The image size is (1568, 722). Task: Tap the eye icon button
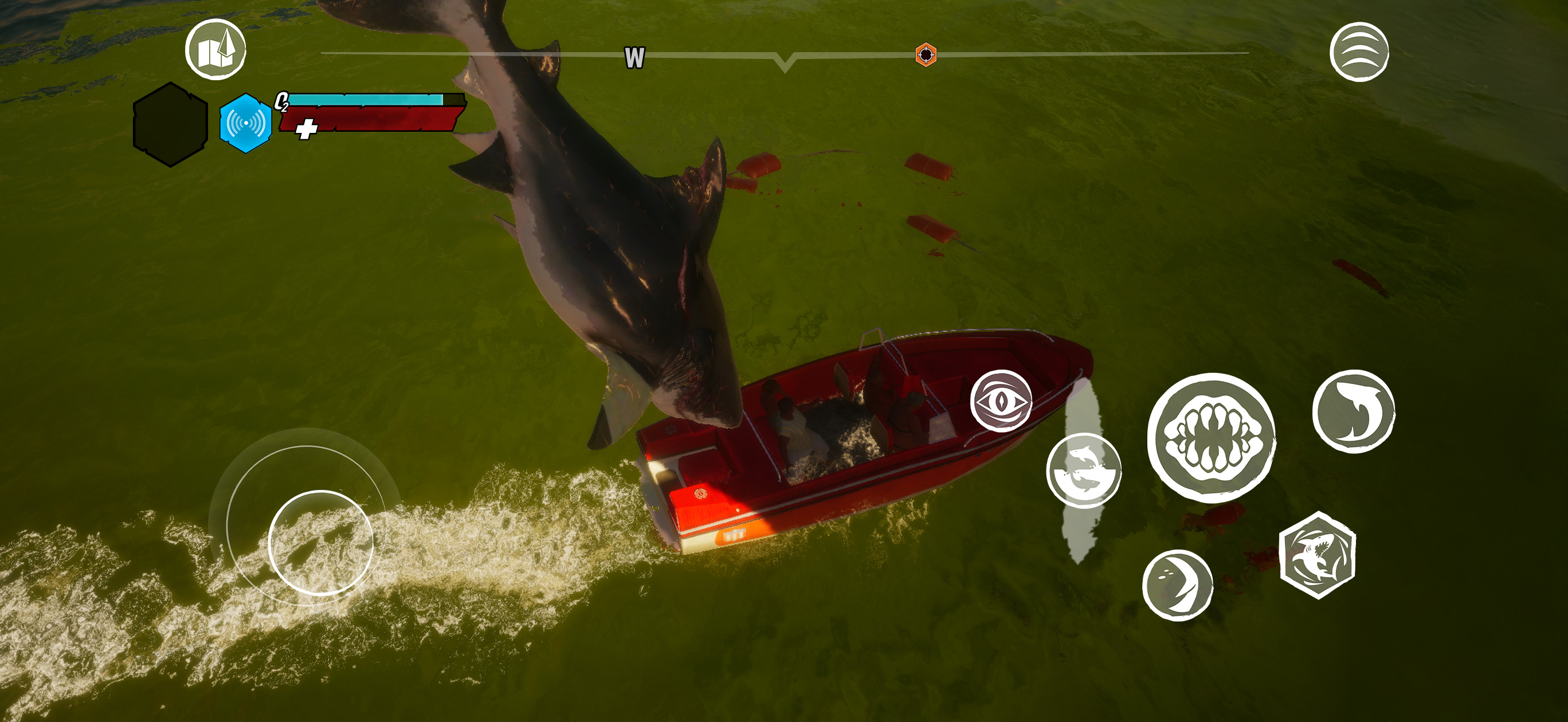(1001, 401)
